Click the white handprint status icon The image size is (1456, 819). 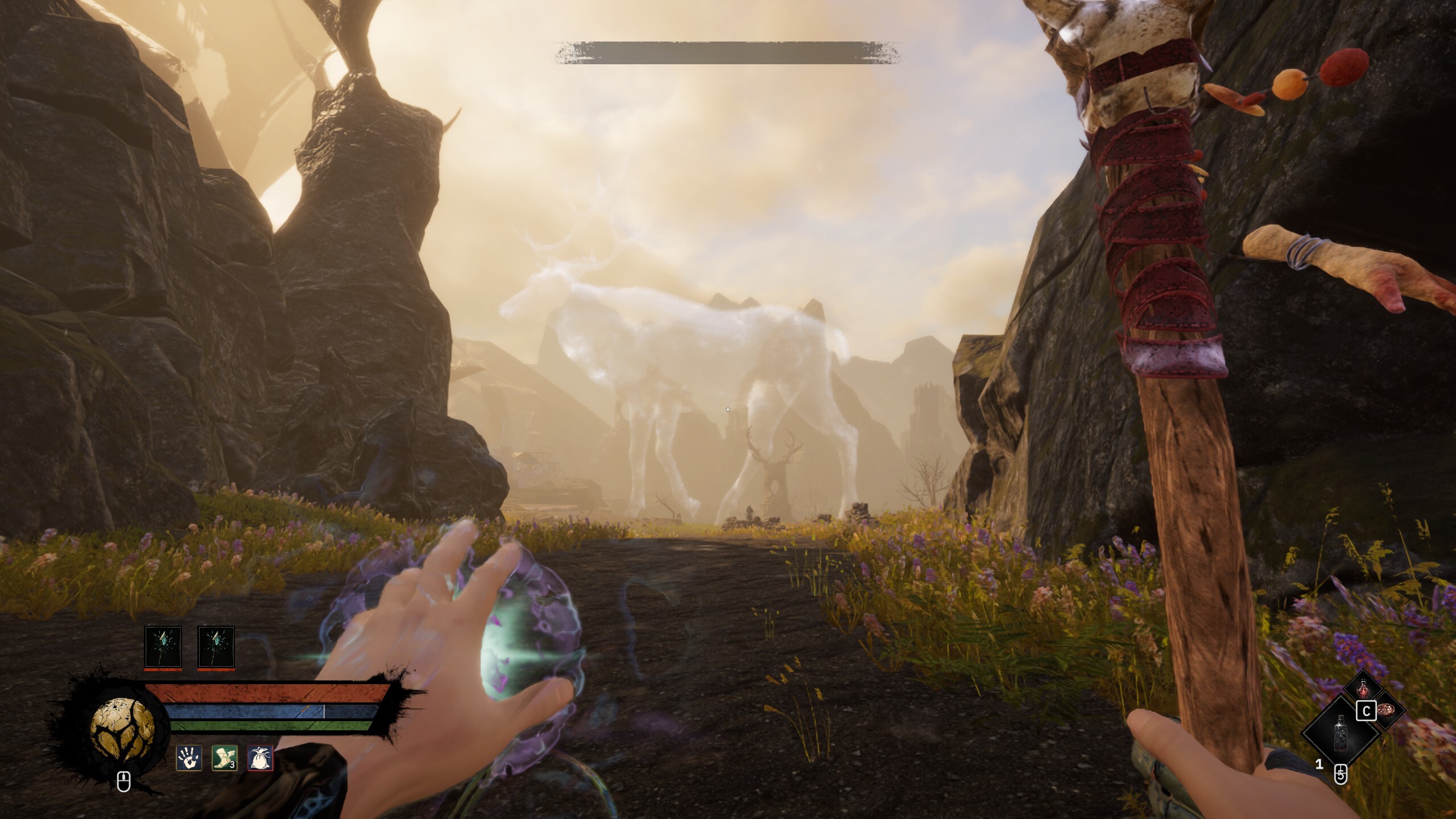(x=189, y=759)
